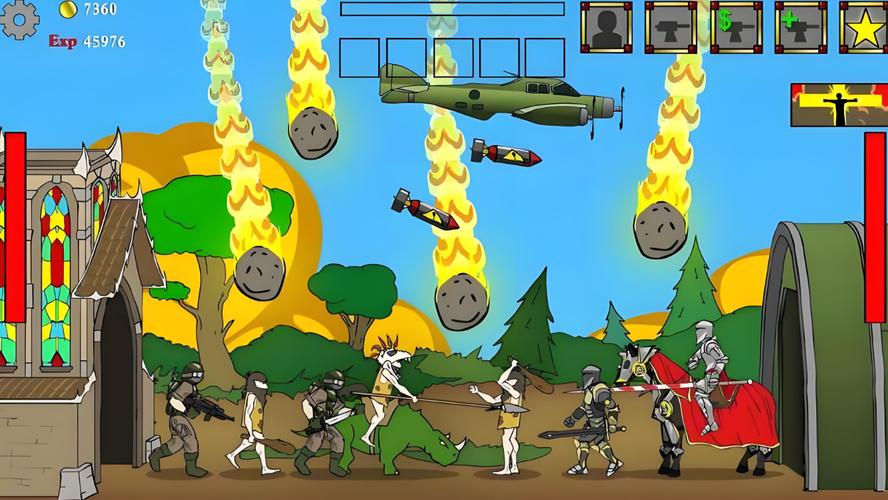The width and height of the screenshot is (888, 500).
Task: Add a turret slot with the green plus button
Action: [800, 27]
